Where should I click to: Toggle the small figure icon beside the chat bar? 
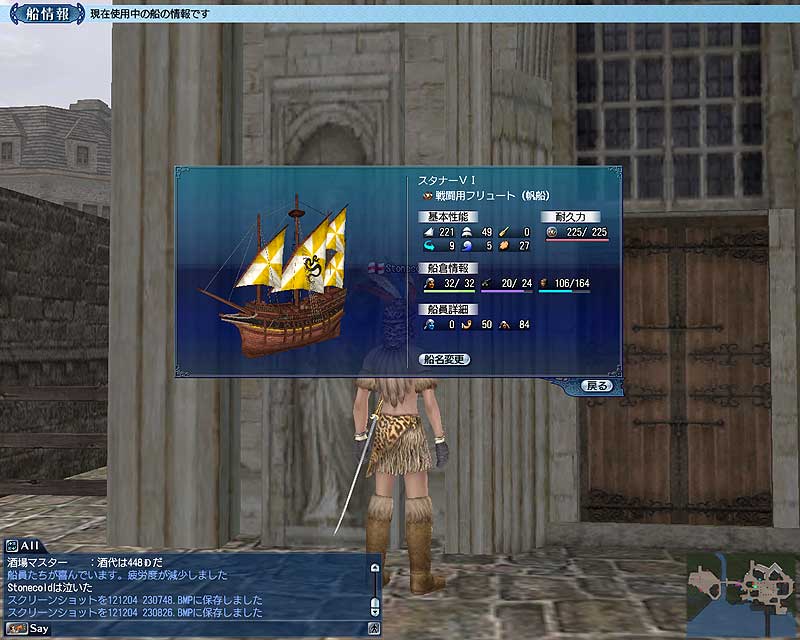(x=374, y=629)
